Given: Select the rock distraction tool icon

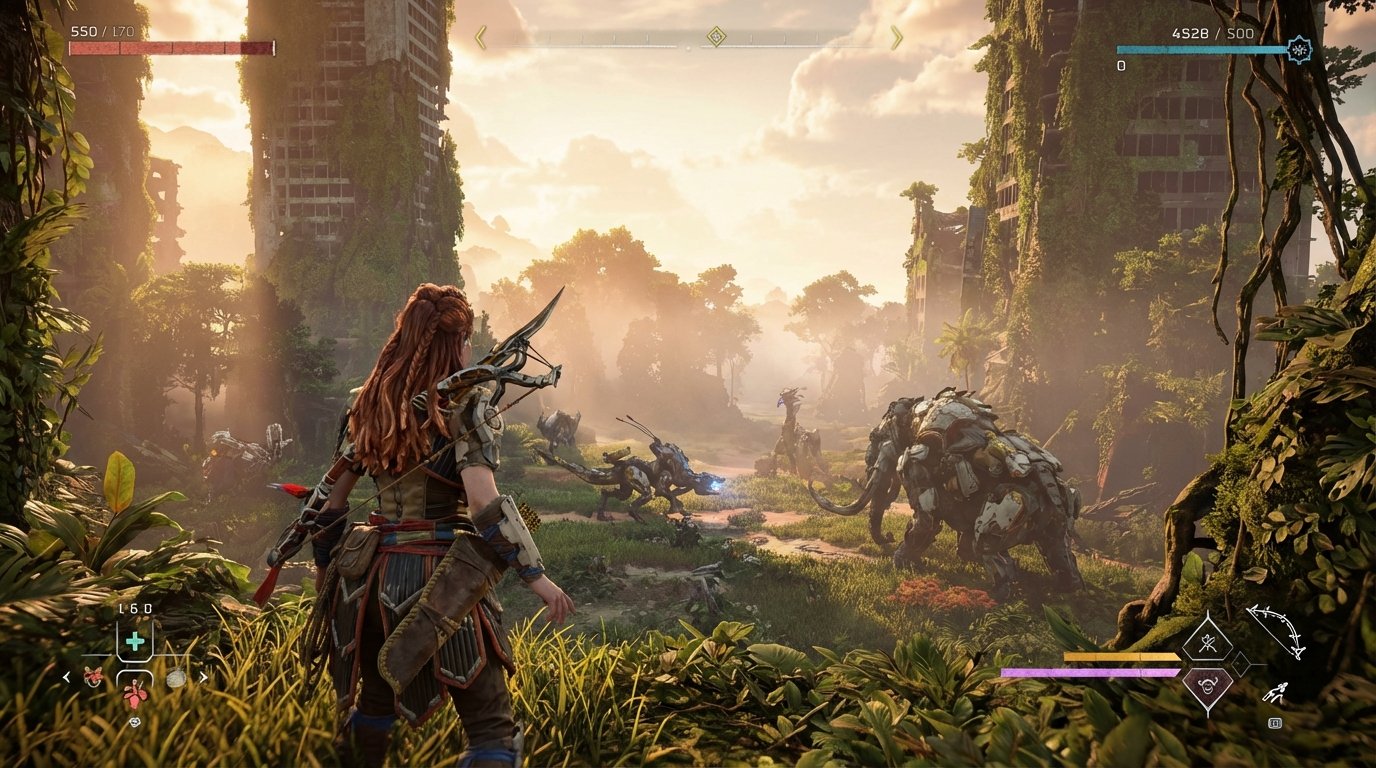Looking at the screenshot, I should coord(176,678).
